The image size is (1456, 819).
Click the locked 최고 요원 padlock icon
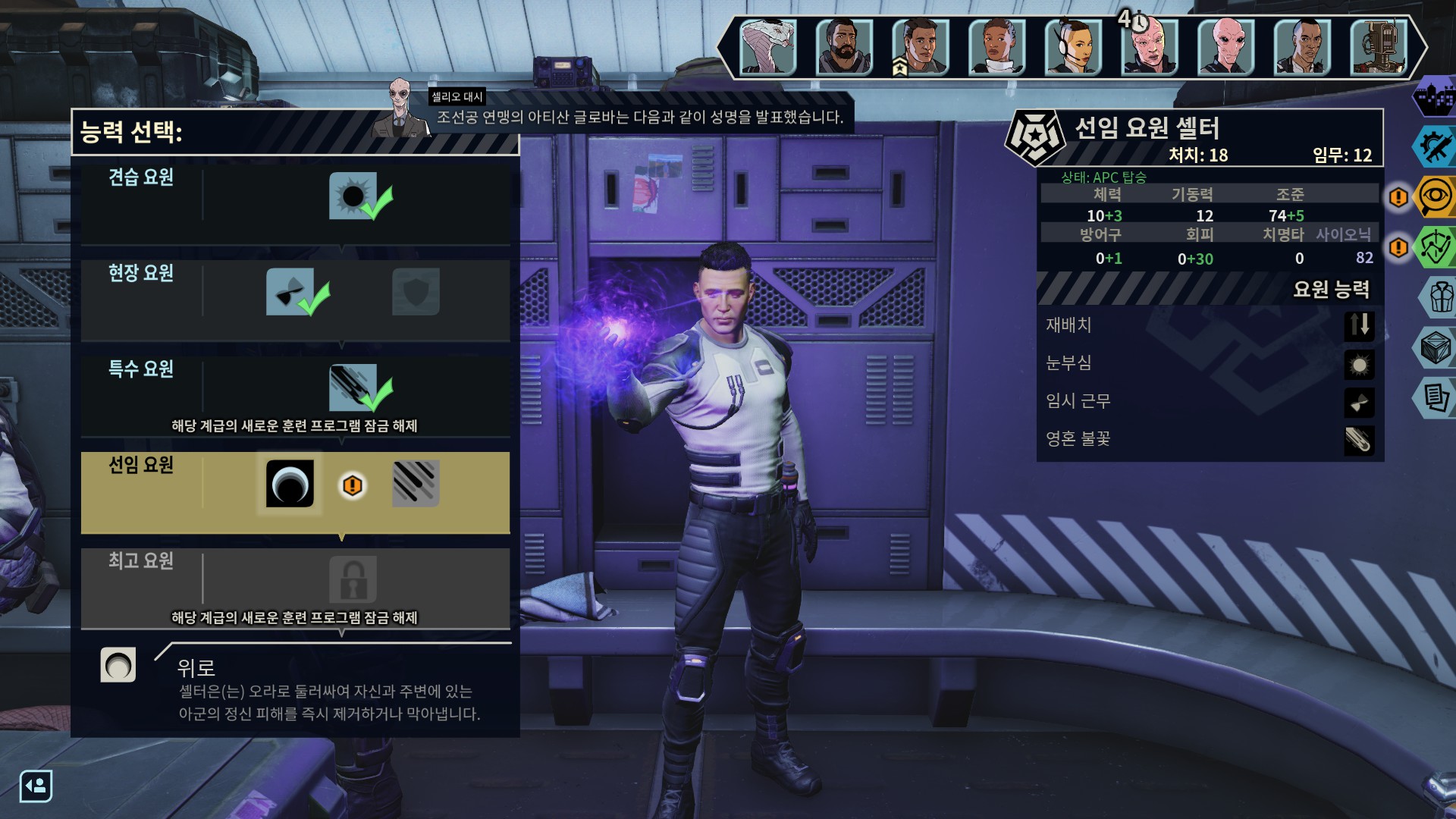353,580
